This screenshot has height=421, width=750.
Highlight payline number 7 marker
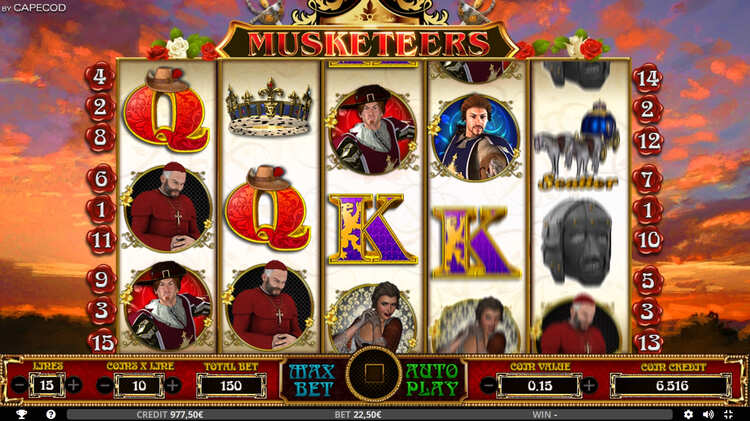point(648,180)
